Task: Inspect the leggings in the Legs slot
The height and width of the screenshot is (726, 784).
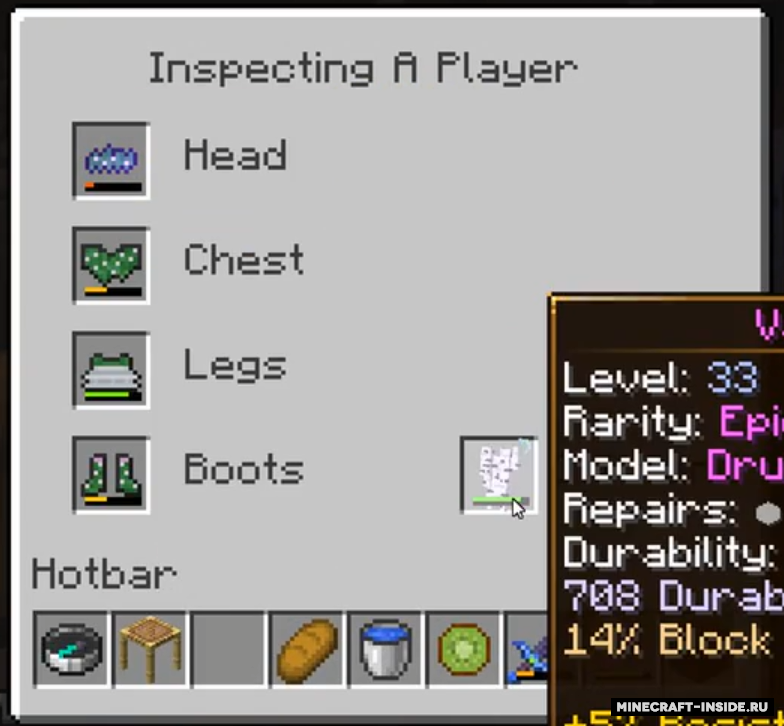Action: [x=111, y=370]
